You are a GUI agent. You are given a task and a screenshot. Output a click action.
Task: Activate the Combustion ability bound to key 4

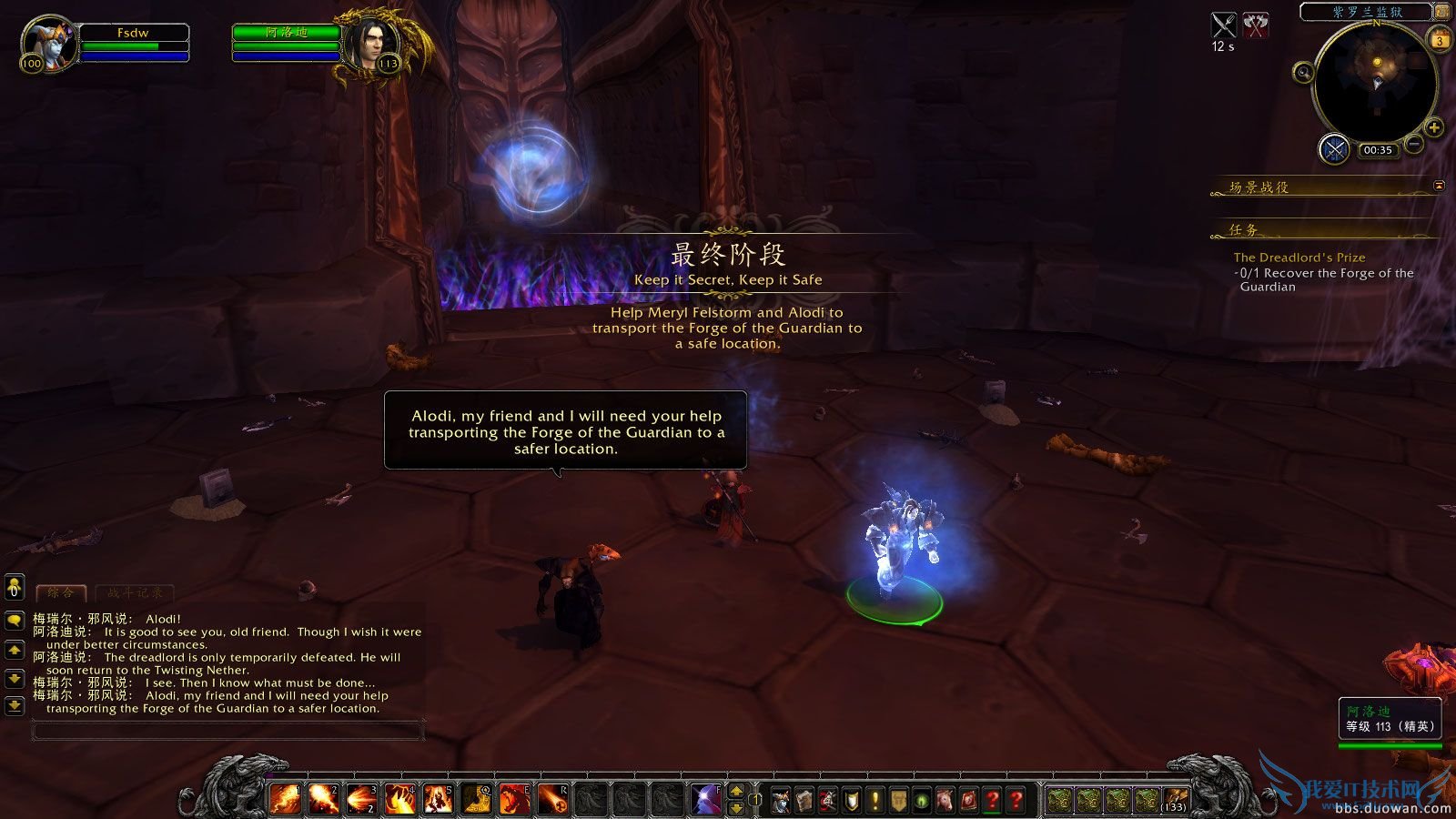click(x=400, y=798)
